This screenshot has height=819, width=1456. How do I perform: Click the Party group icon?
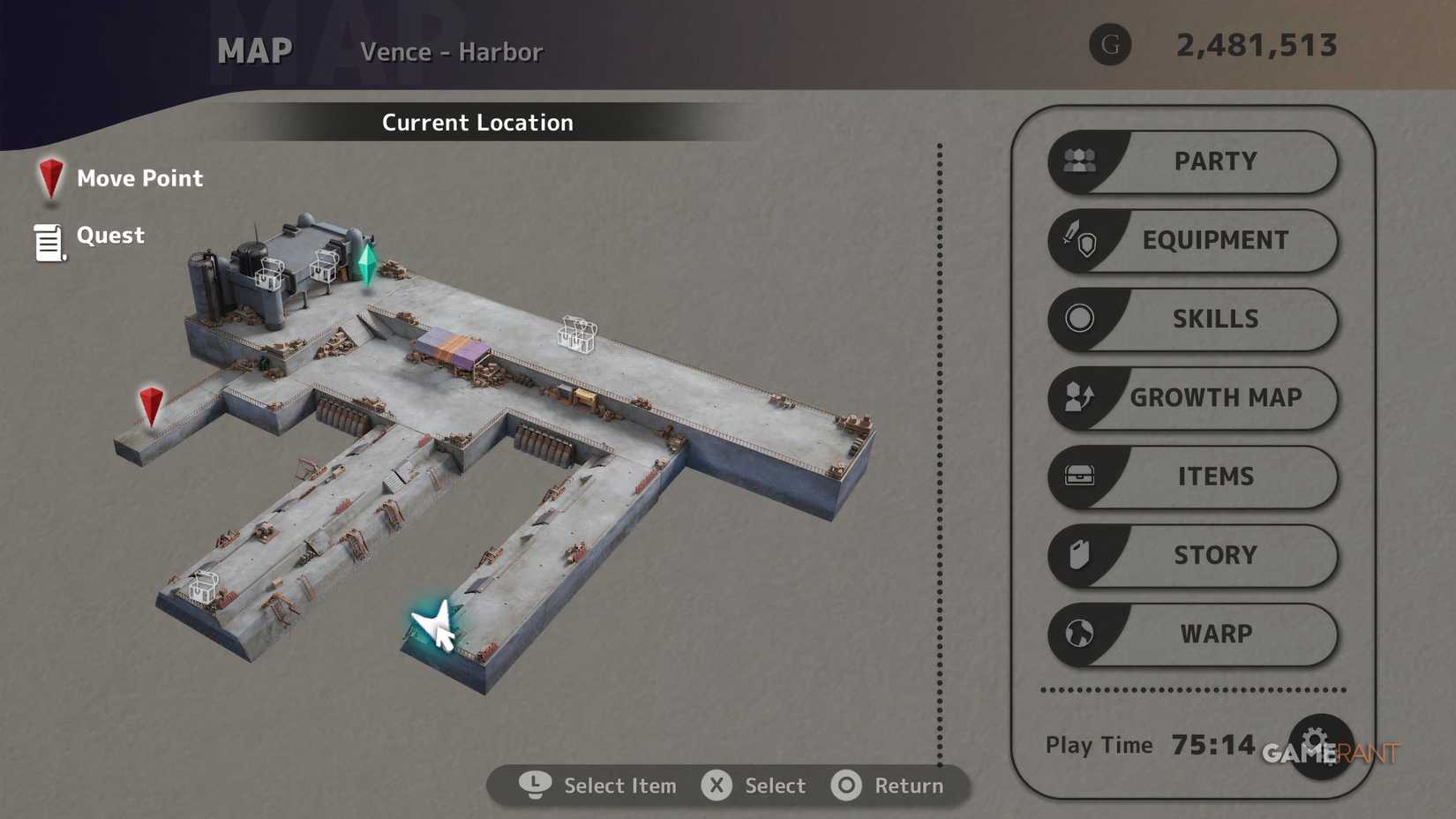coord(1078,162)
